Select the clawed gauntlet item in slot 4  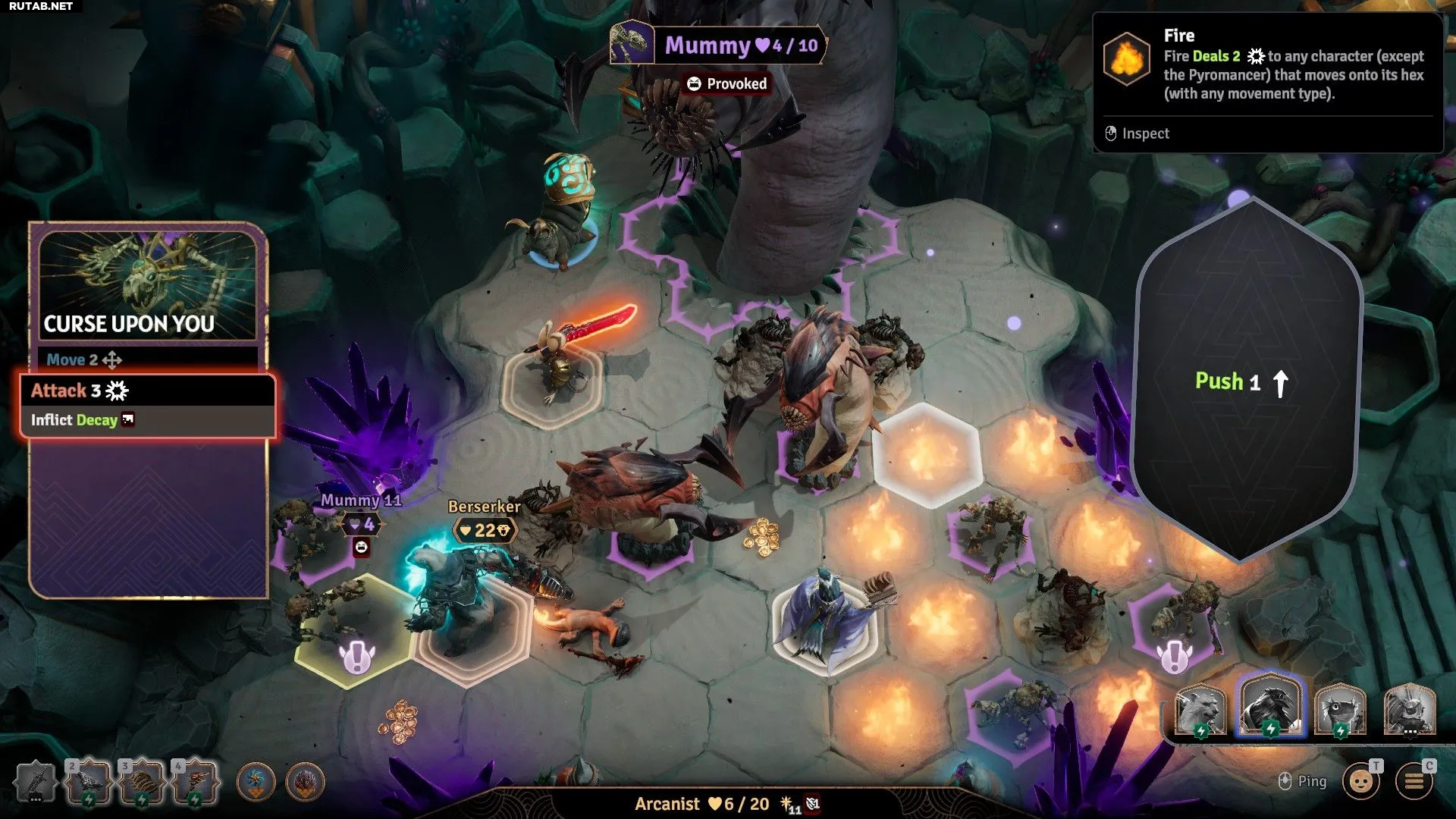coord(195,782)
